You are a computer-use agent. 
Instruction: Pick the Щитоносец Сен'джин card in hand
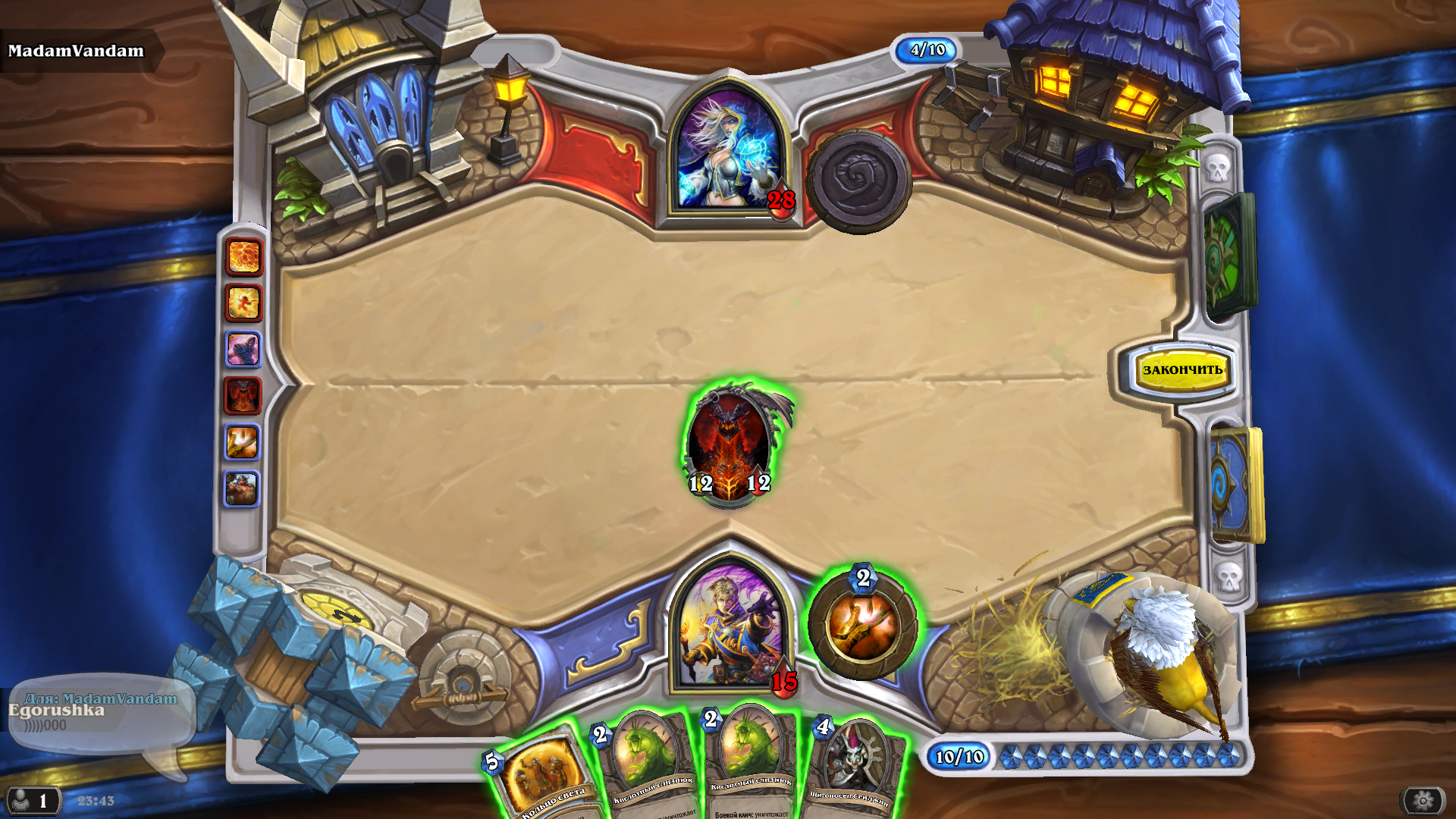pos(855,770)
